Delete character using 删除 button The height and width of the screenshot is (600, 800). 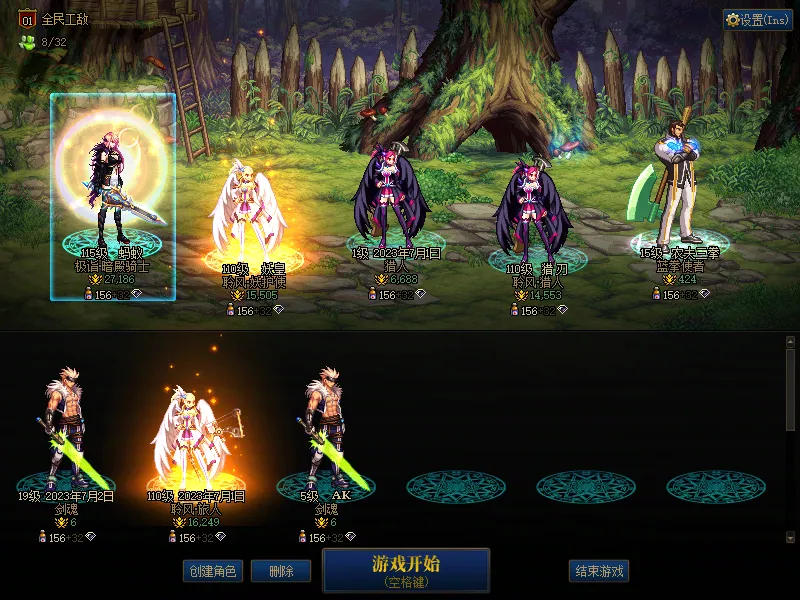click(281, 571)
